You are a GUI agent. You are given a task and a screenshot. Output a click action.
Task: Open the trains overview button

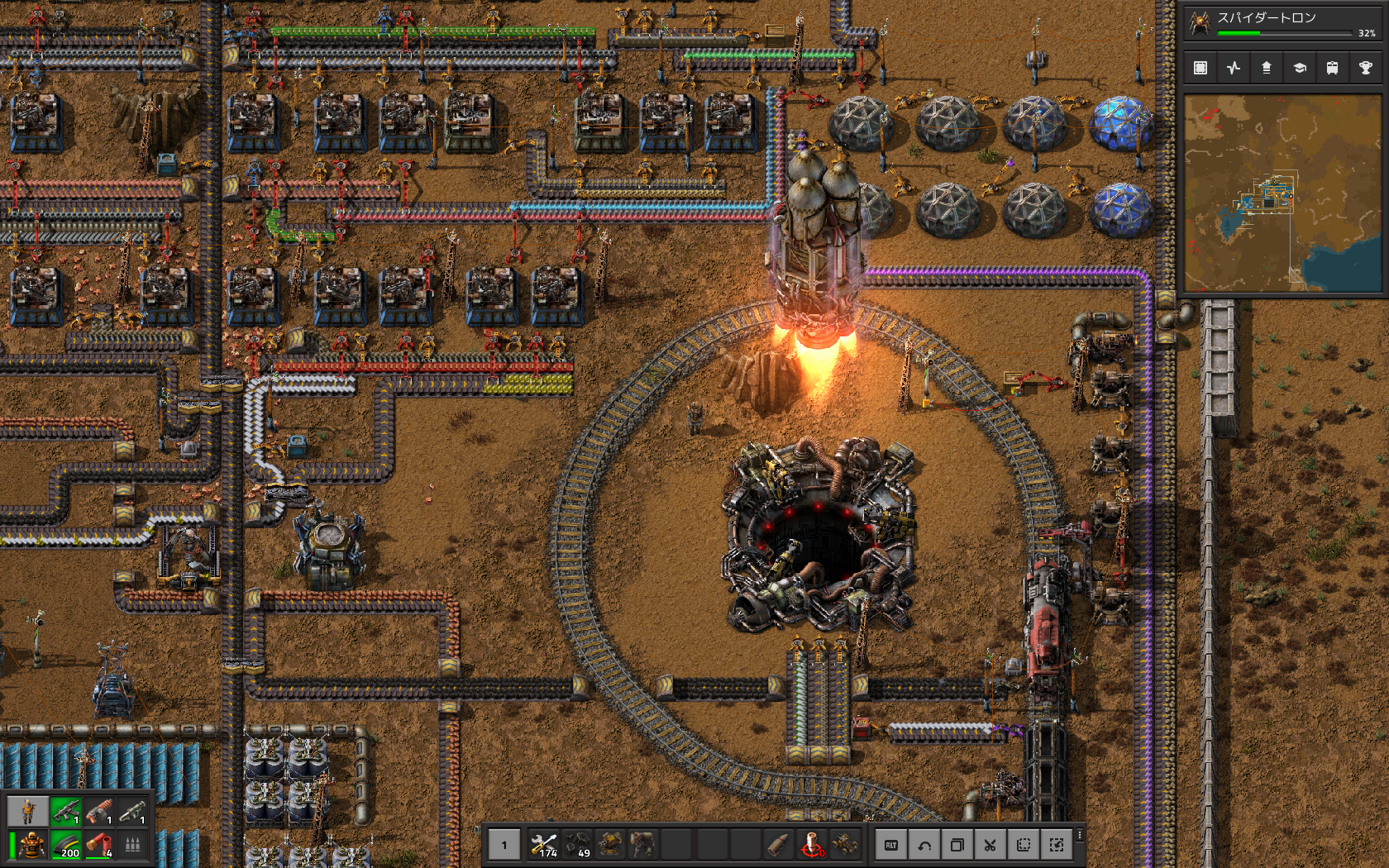(1332, 68)
